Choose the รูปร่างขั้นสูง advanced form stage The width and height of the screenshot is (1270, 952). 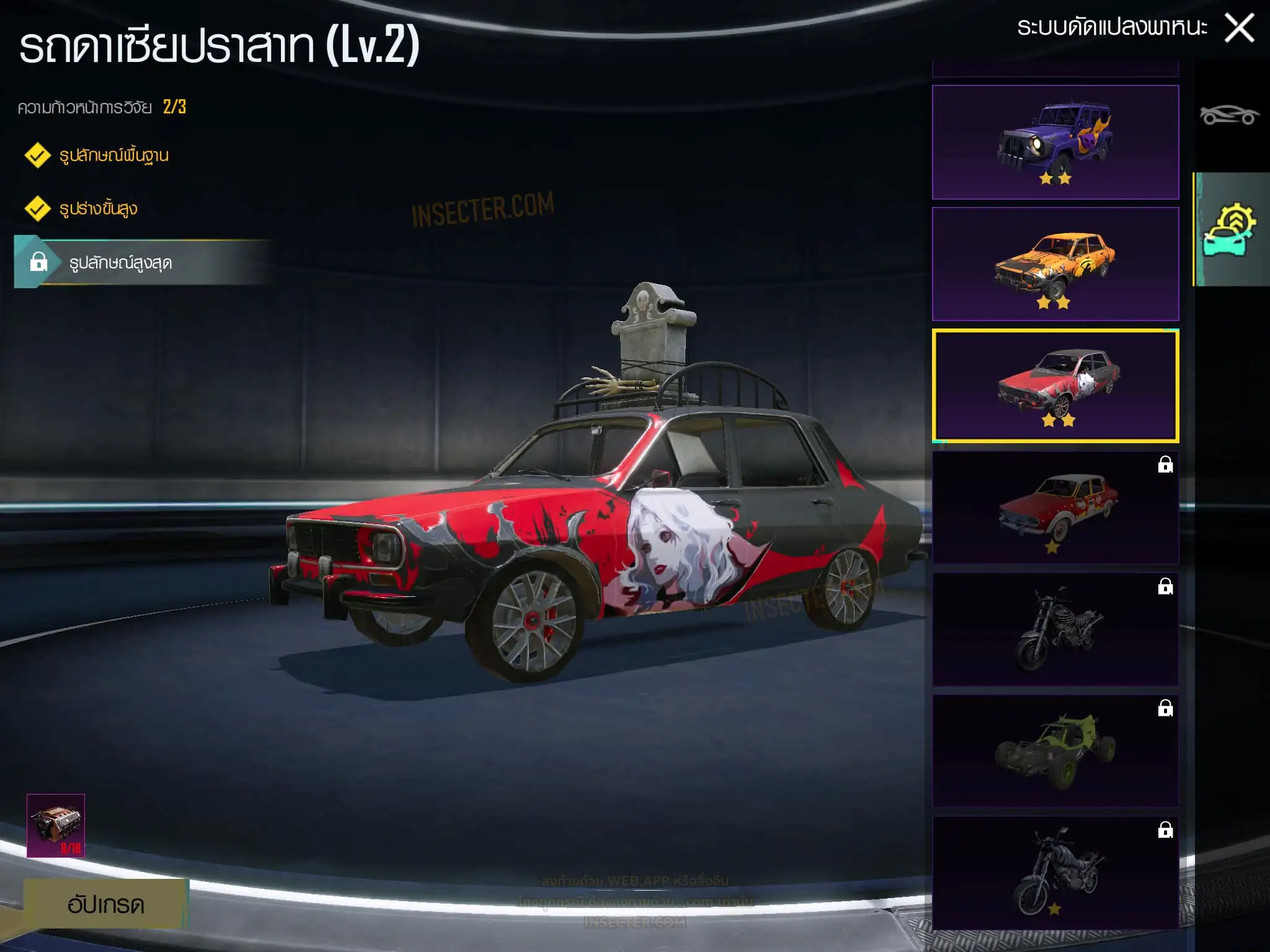point(98,209)
